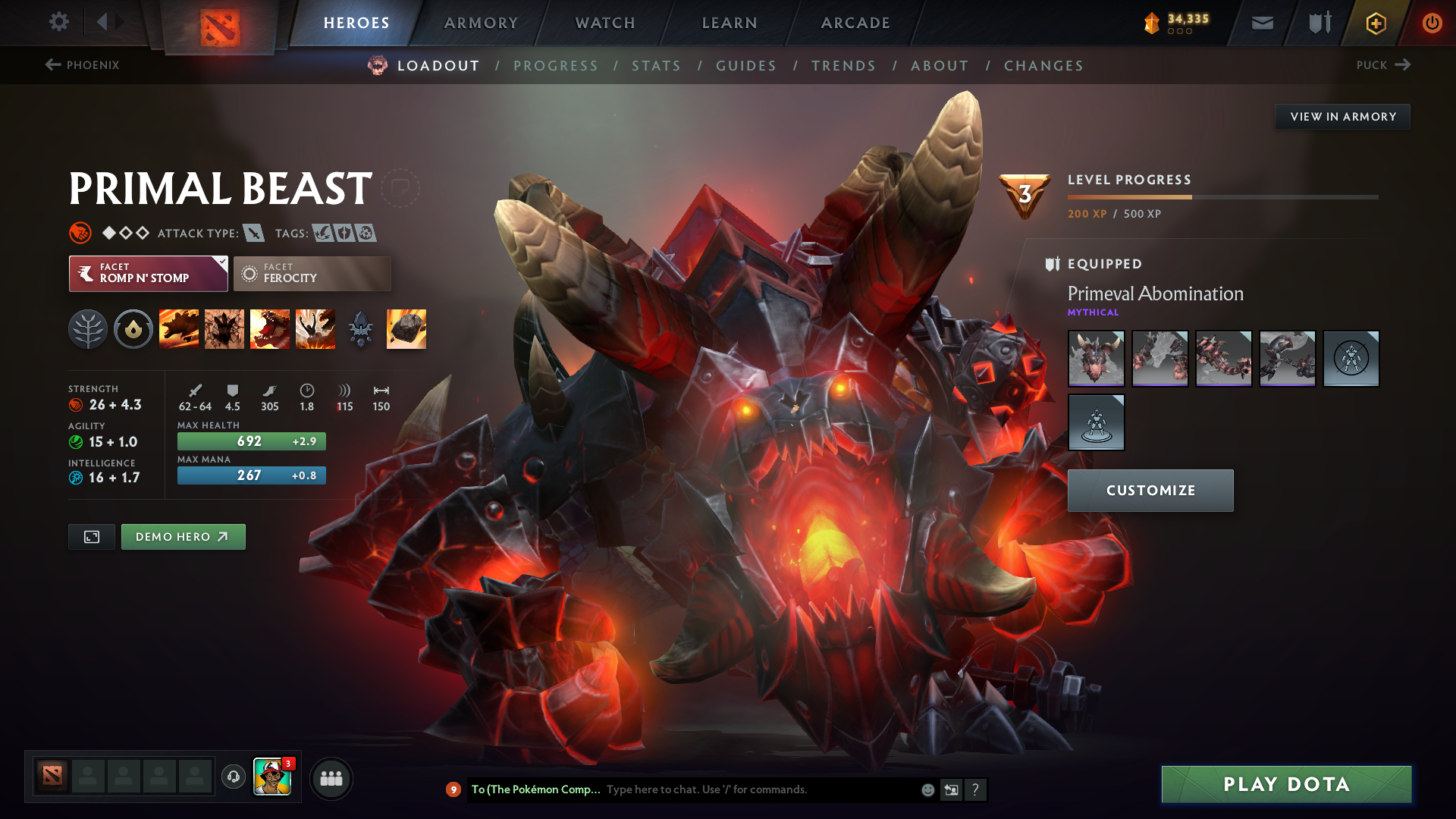Open the melee attack type icon
Image resolution: width=1456 pixels, height=819 pixels.
[253, 233]
